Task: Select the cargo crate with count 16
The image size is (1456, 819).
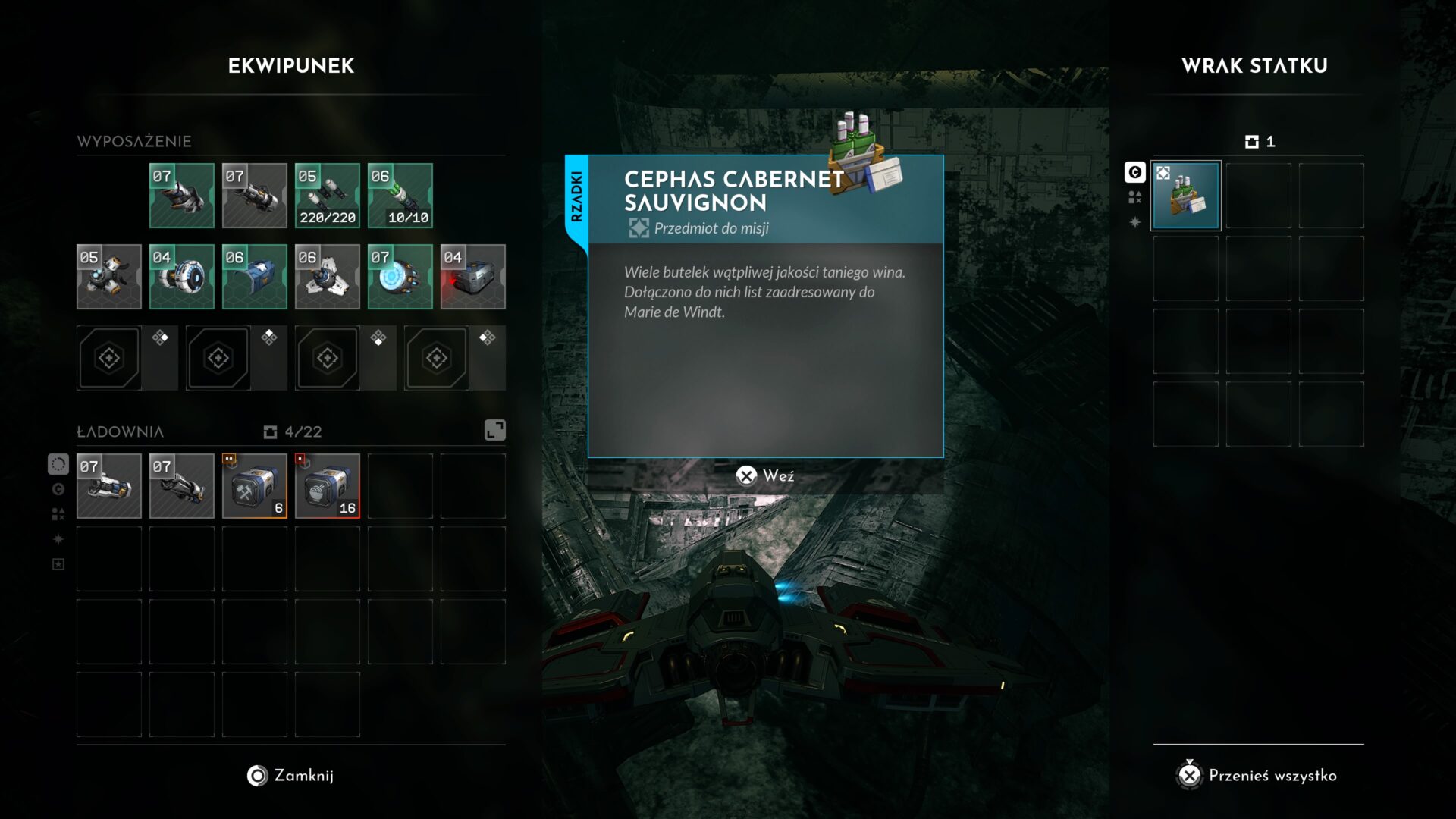Action: (328, 486)
